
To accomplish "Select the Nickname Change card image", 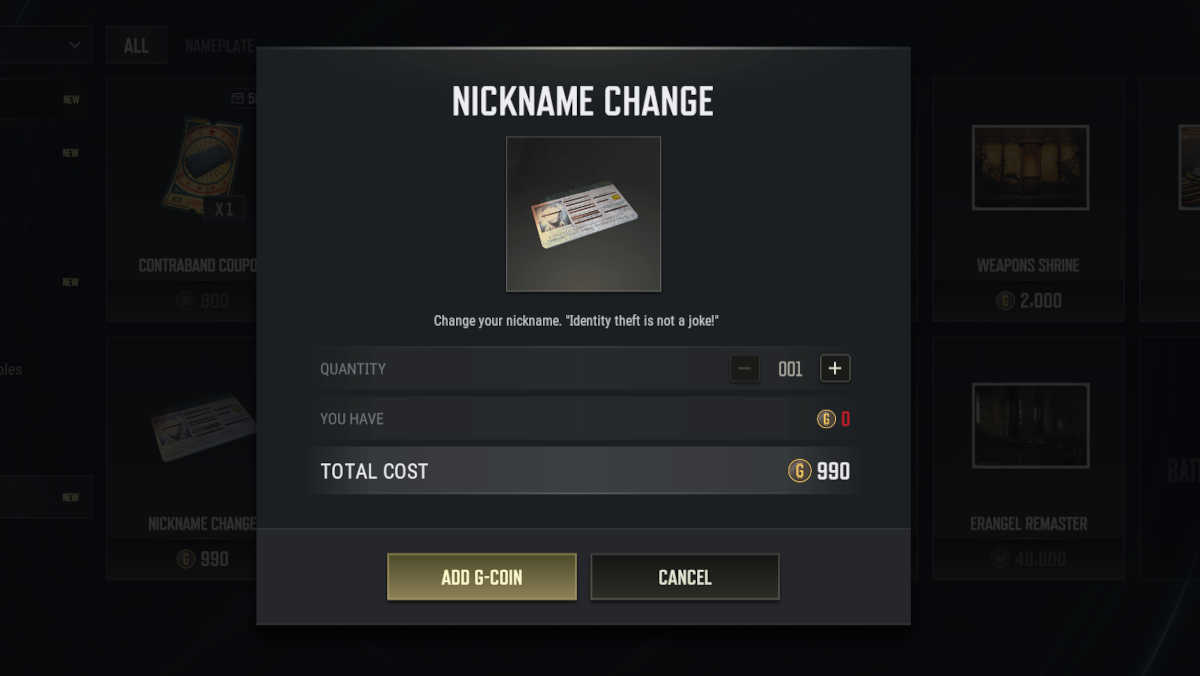I will pos(583,213).
